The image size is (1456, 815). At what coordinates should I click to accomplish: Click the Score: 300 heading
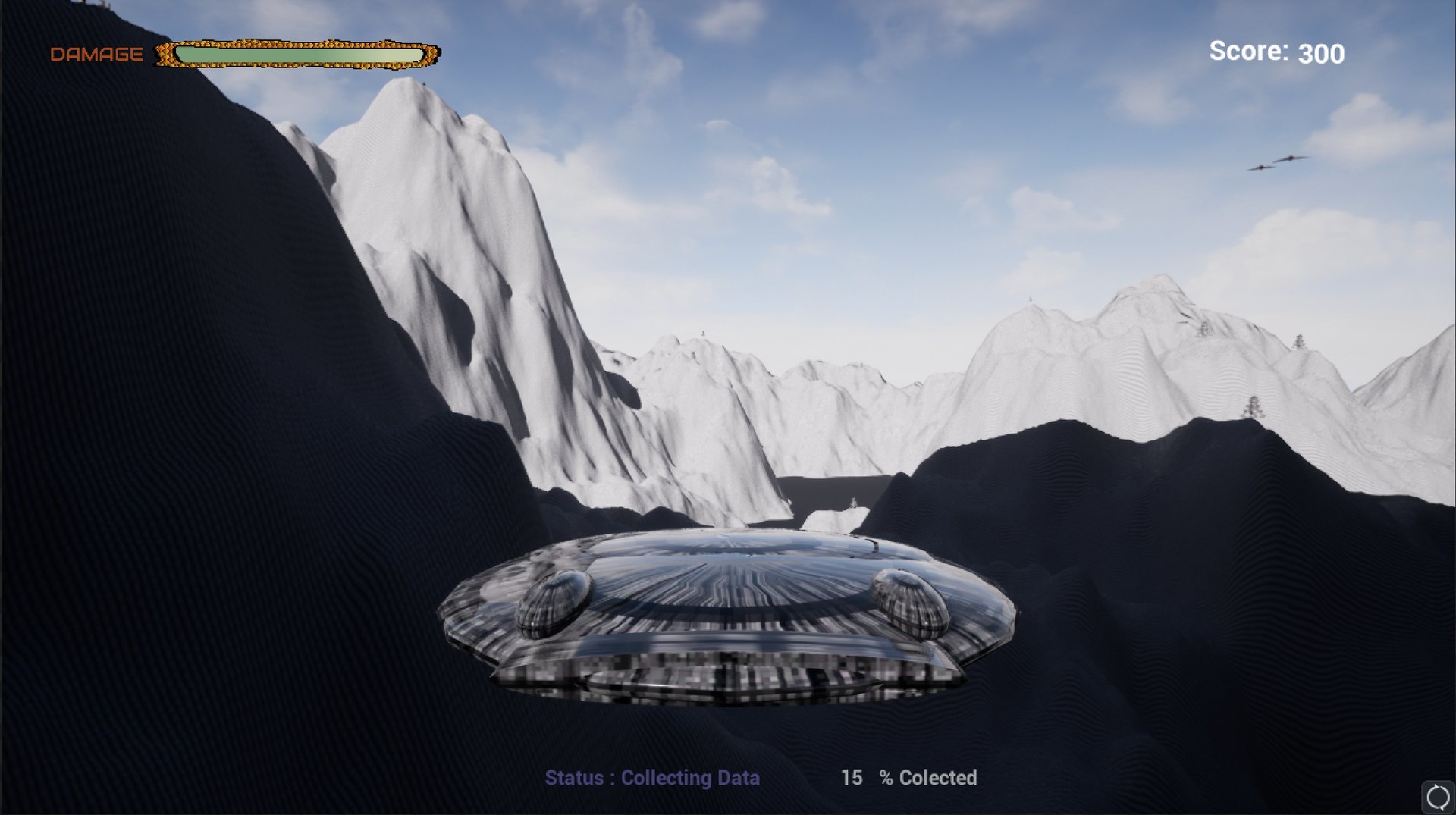(x=1276, y=52)
